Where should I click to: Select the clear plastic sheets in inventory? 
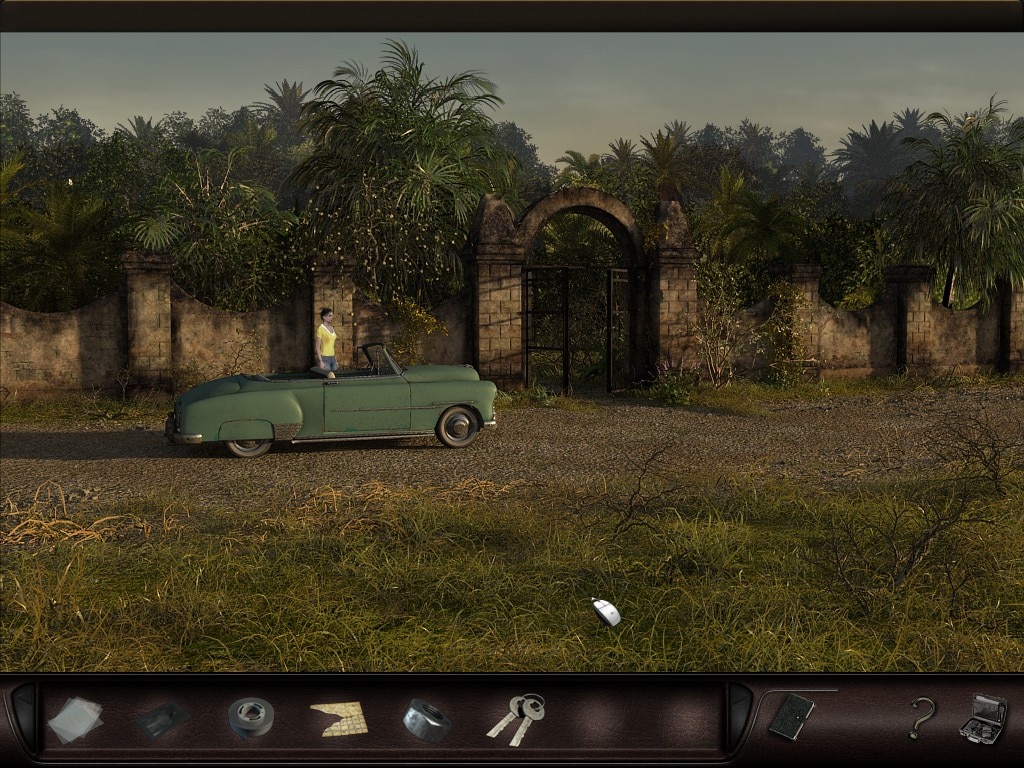point(75,719)
